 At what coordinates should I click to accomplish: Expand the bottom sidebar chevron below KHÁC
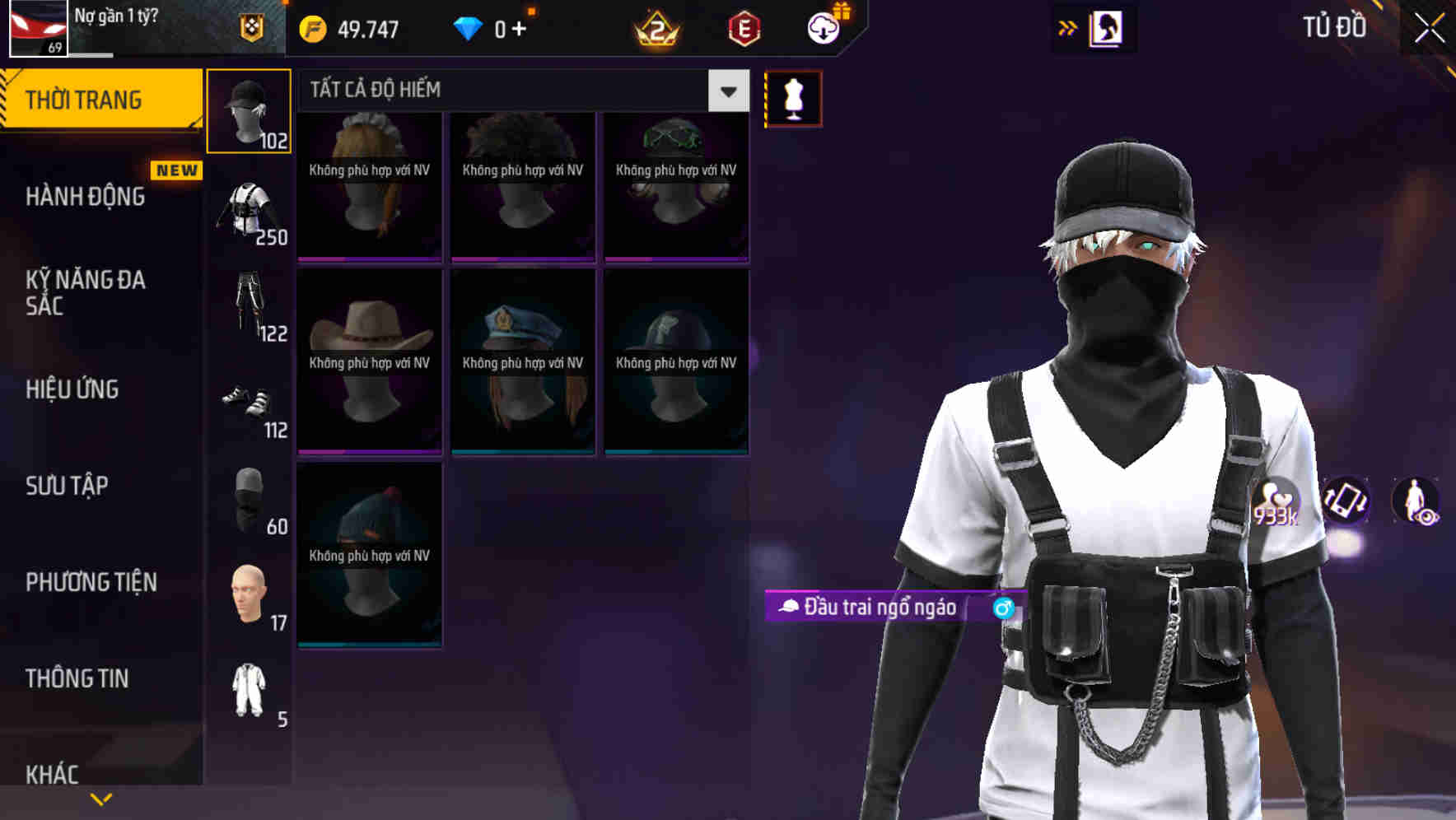101,798
